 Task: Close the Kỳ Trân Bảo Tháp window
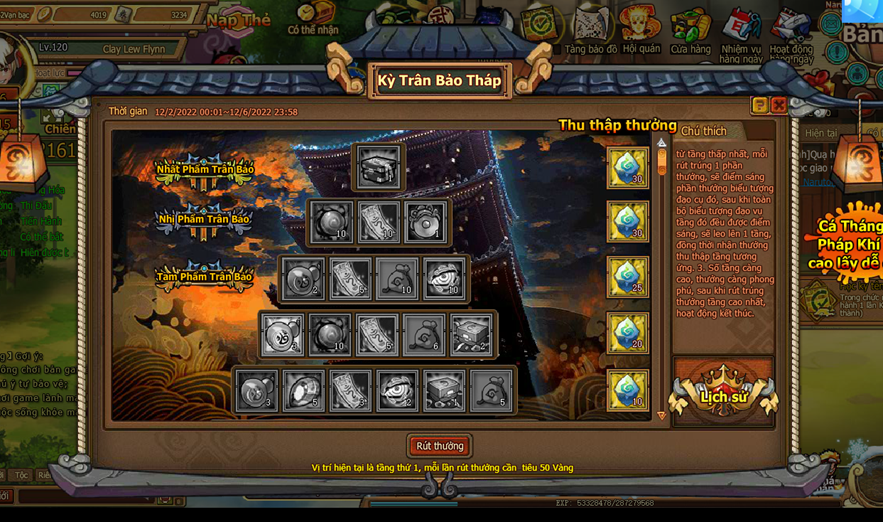pos(778,105)
